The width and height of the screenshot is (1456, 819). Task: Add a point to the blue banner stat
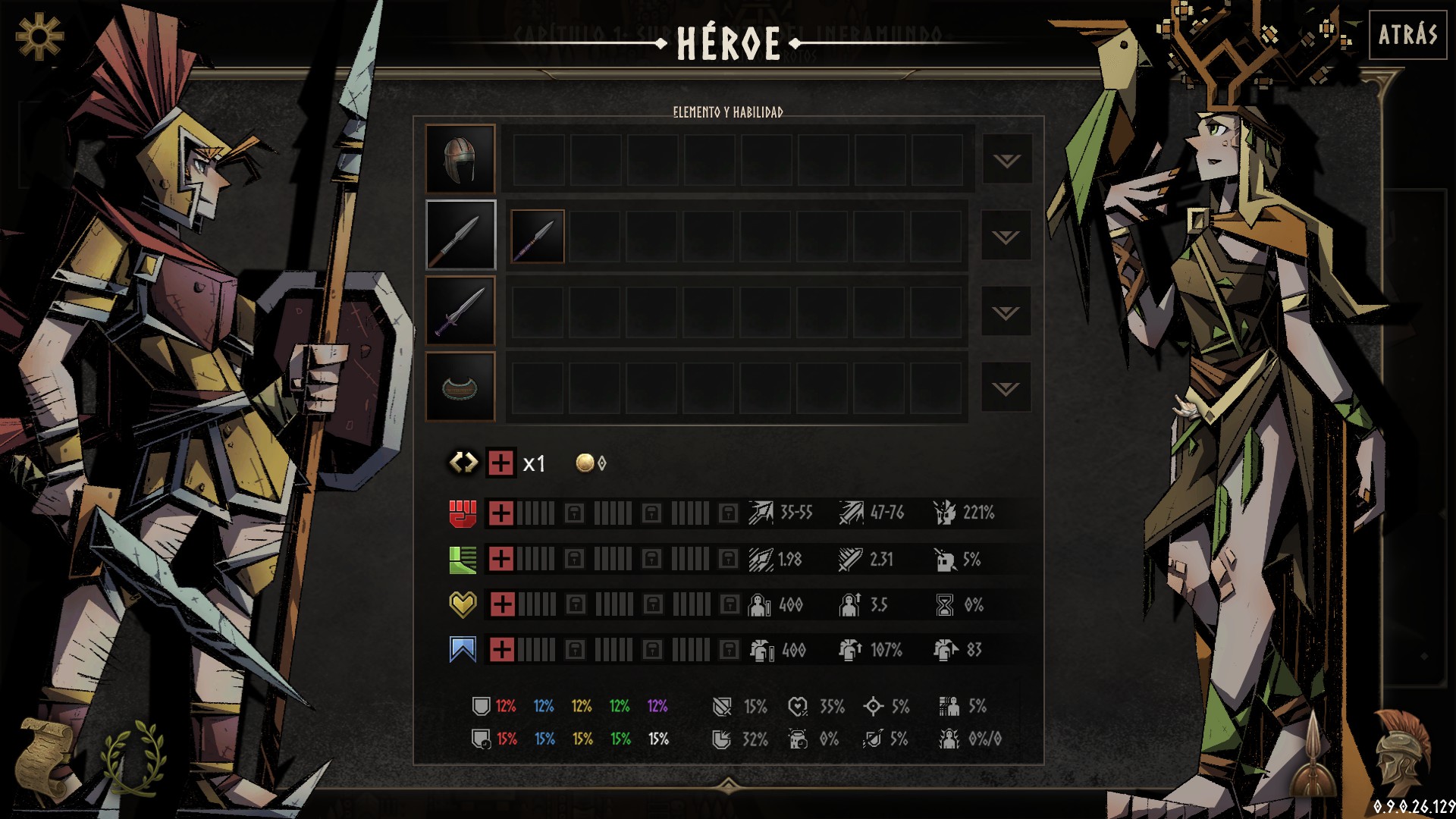coord(502,650)
